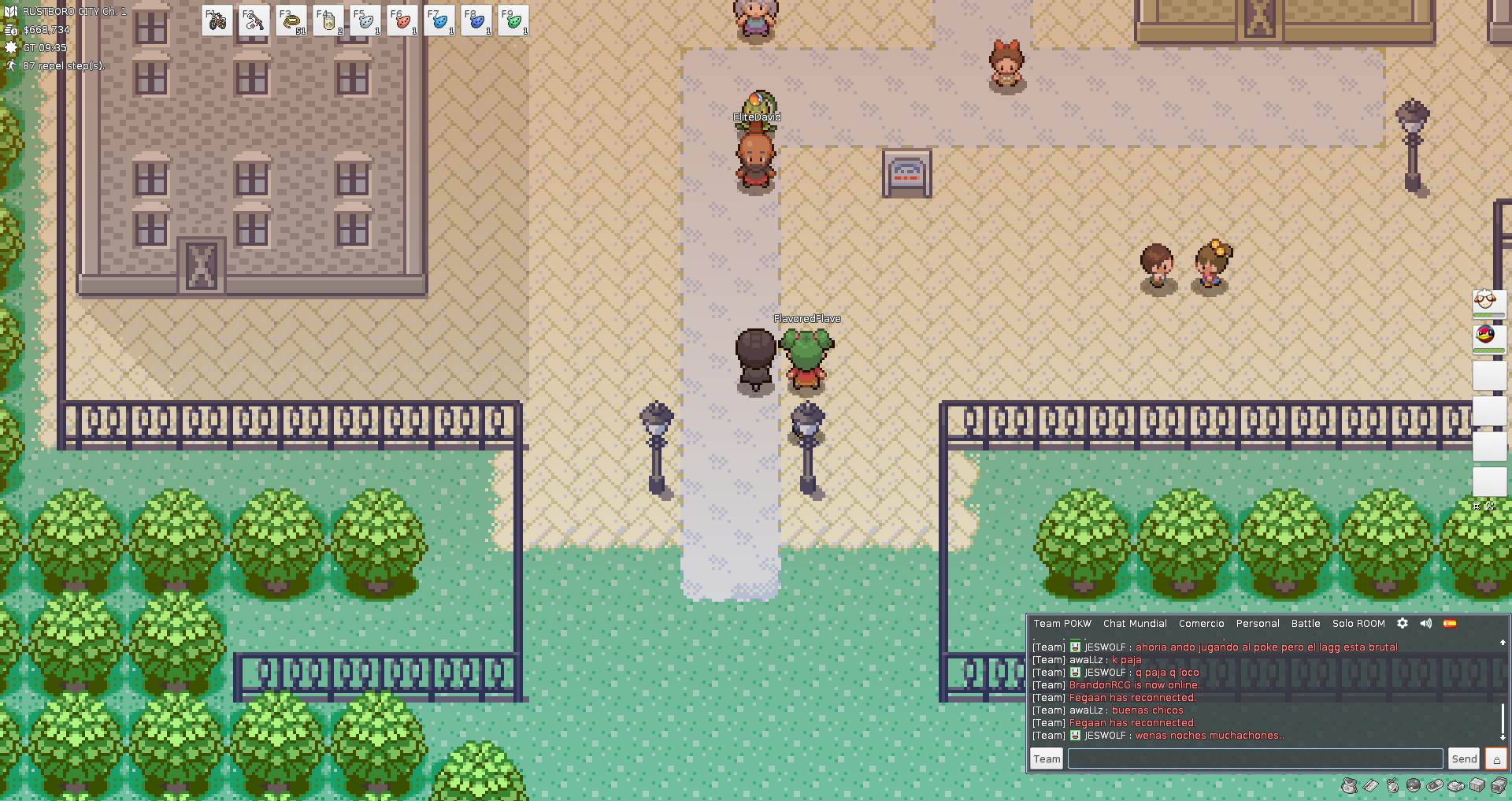Open the Battle chat tab
This screenshot has width=1512, height=801.
pos(1306,624)
